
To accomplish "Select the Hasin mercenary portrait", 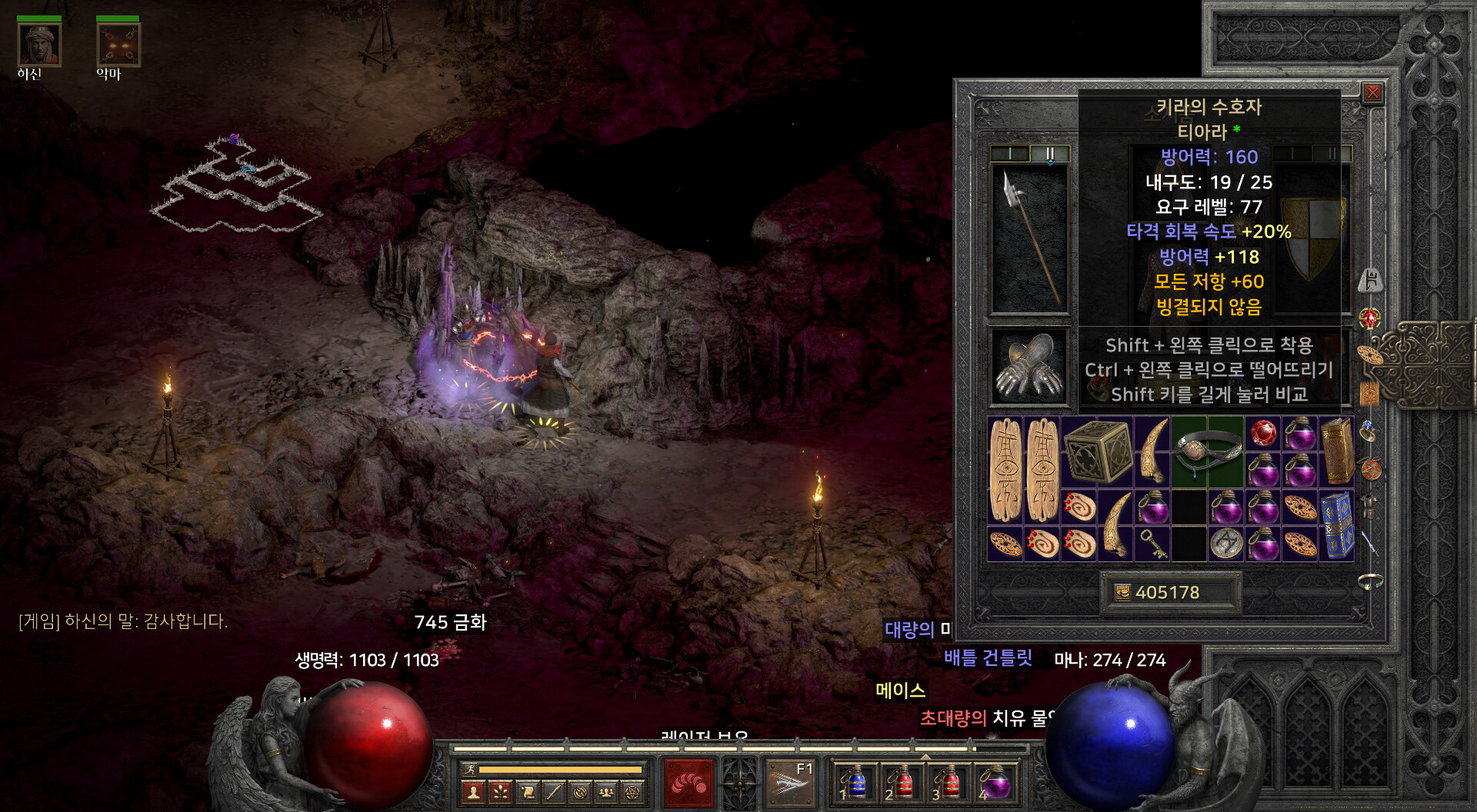I will [x=39, y=45].
